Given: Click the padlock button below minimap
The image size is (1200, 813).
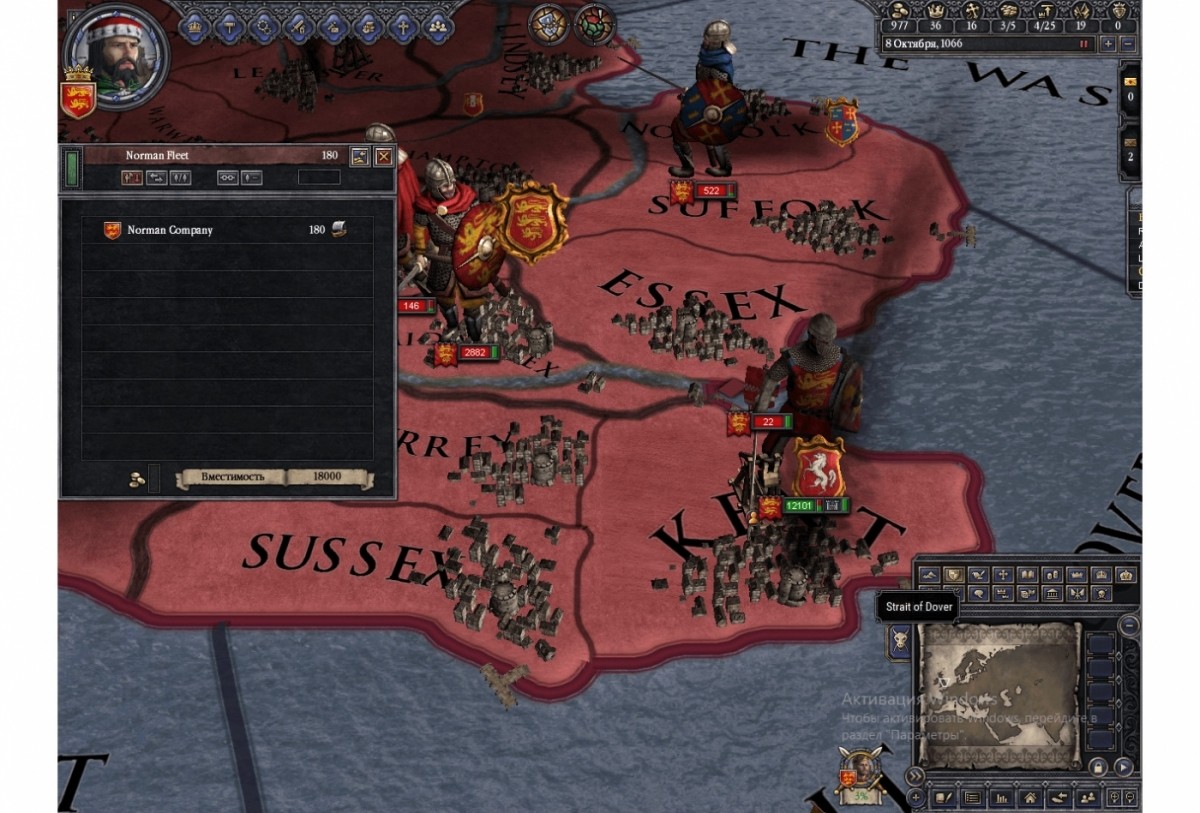Looking at the screenshot, I should 1098,767.
